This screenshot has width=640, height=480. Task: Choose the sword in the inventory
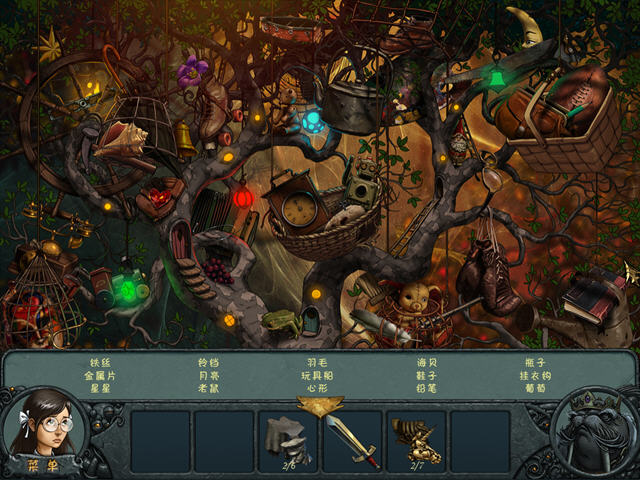coord(351,440)
